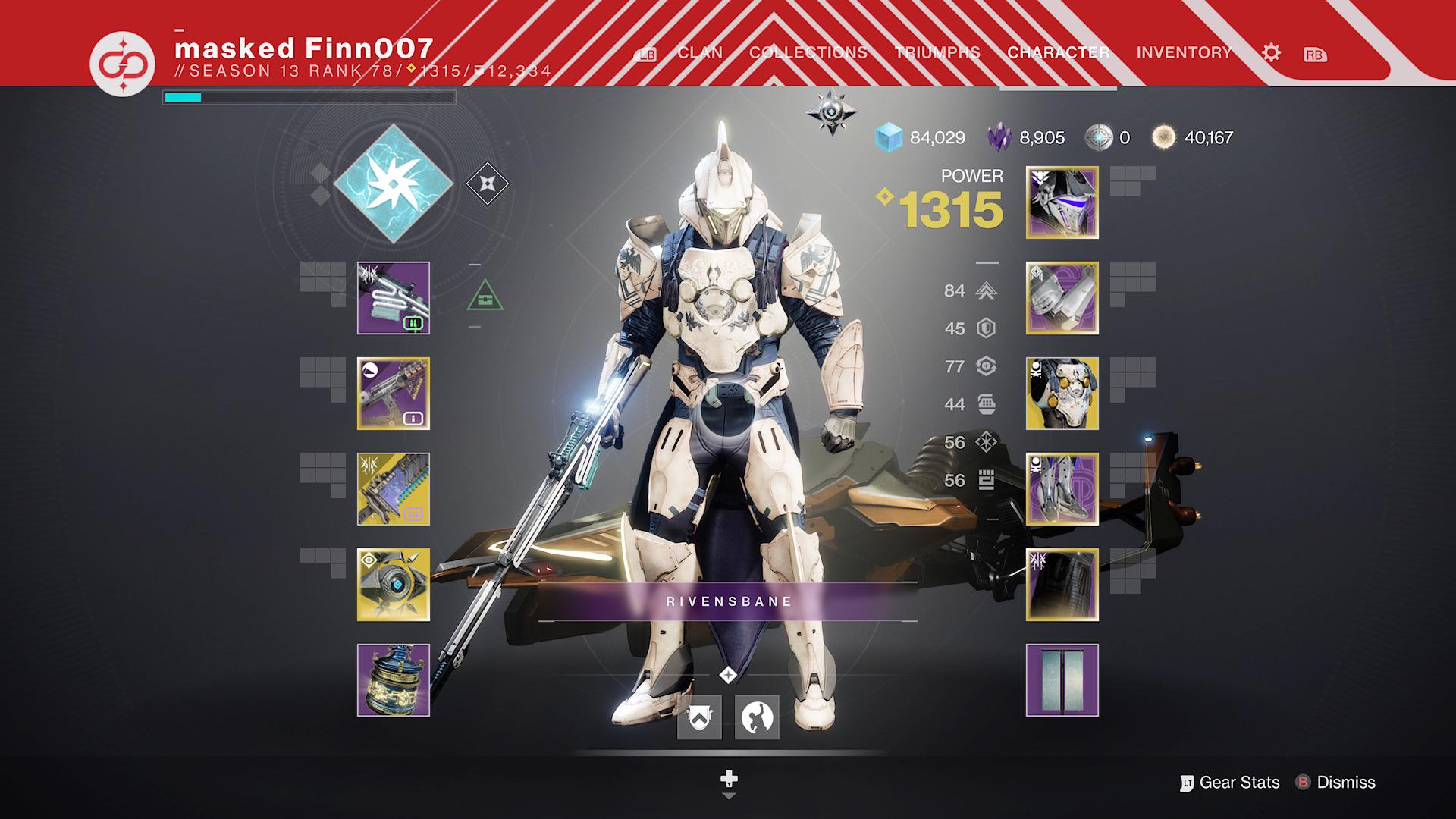The width and height of the screenshot is (1456, 819).
Task: Open the COLLECTIONS tab
Action: click(808, 52)
